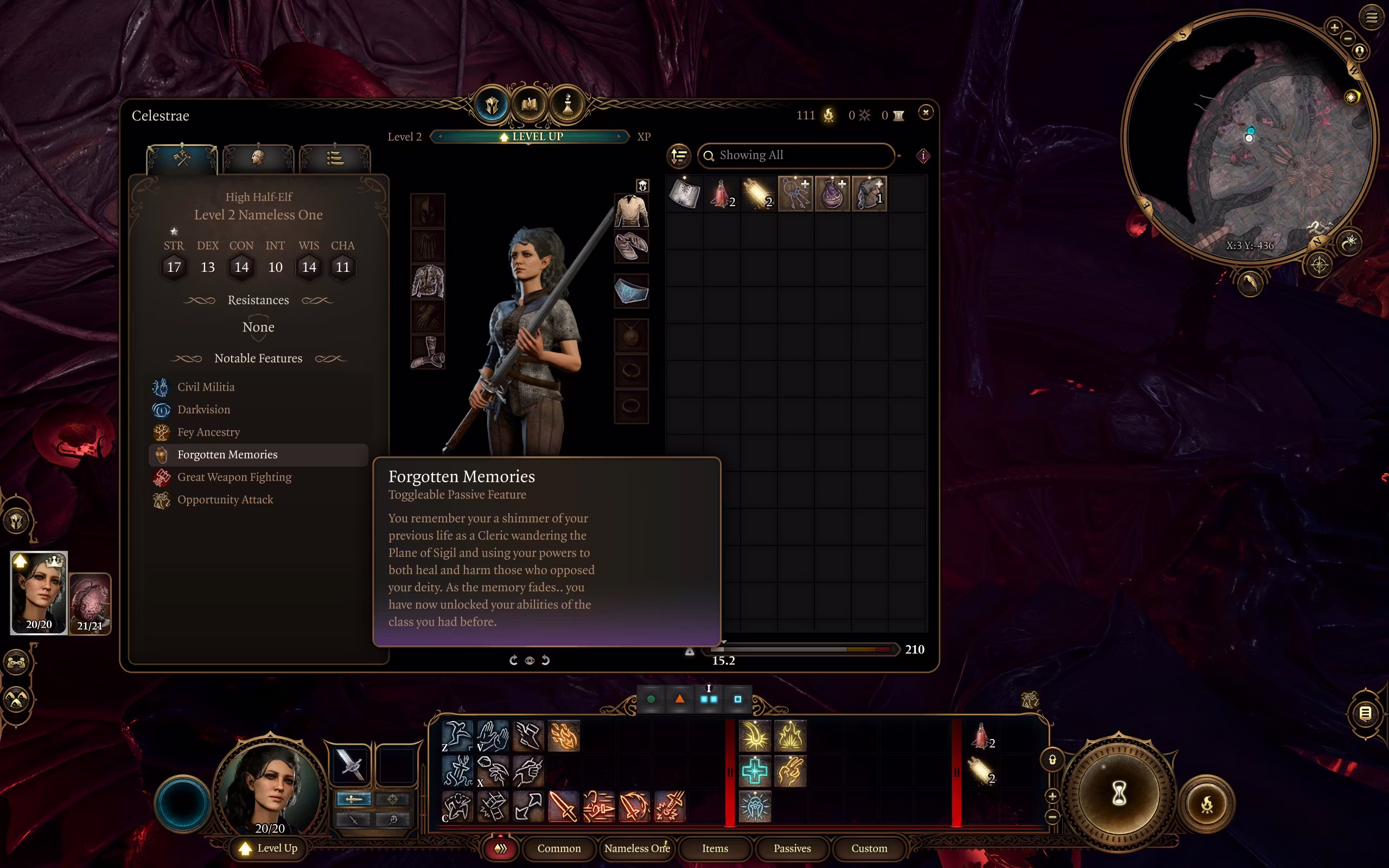Select the Civil Militia feature

(x=206, y=387)
